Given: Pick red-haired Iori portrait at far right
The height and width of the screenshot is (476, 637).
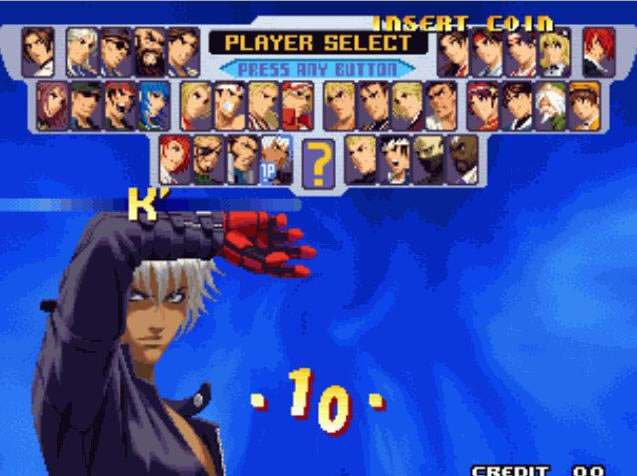Looking at the screenshot, I should tap(598, 52).
